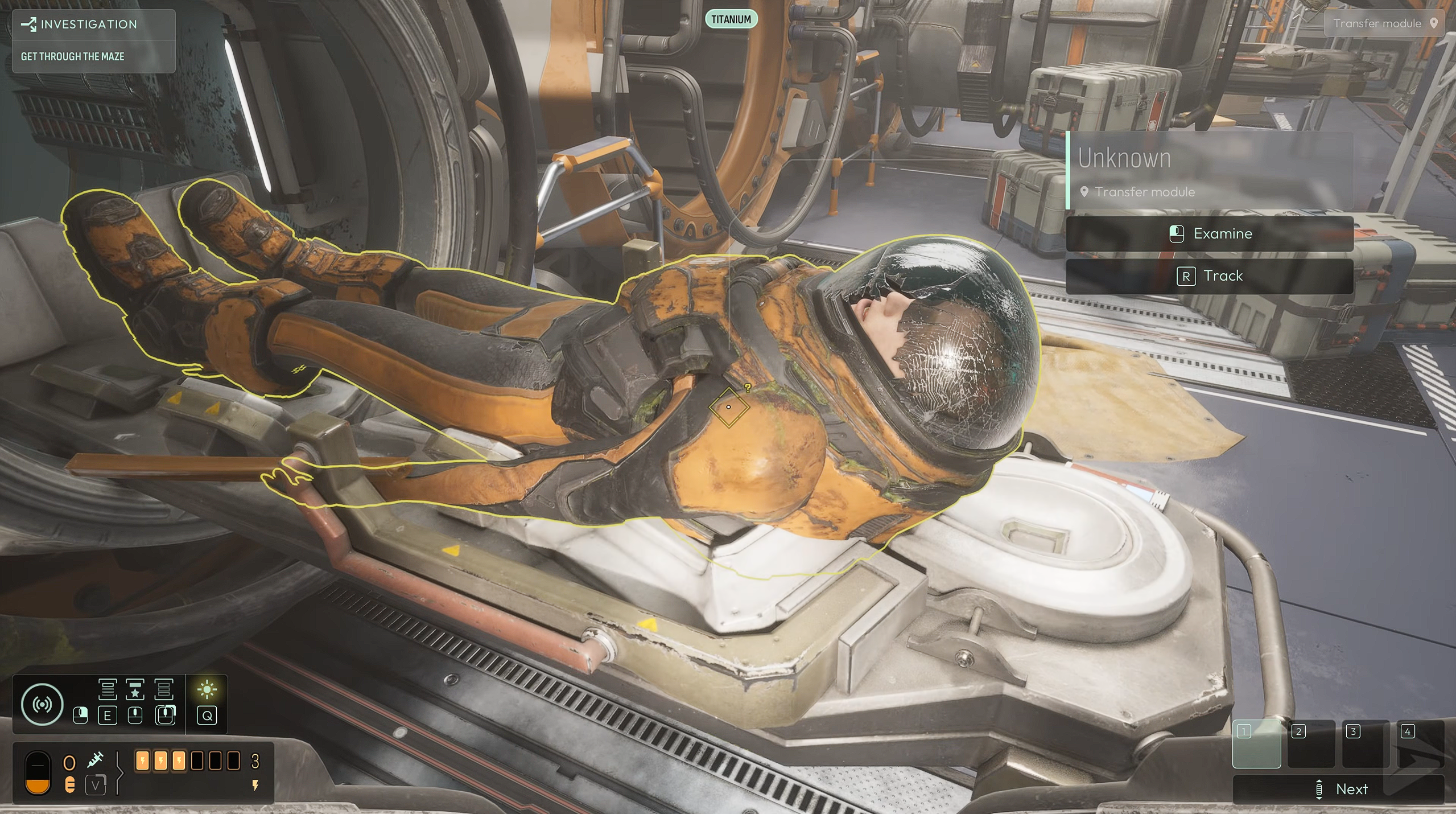Select the starred scan mode icon

135,689
